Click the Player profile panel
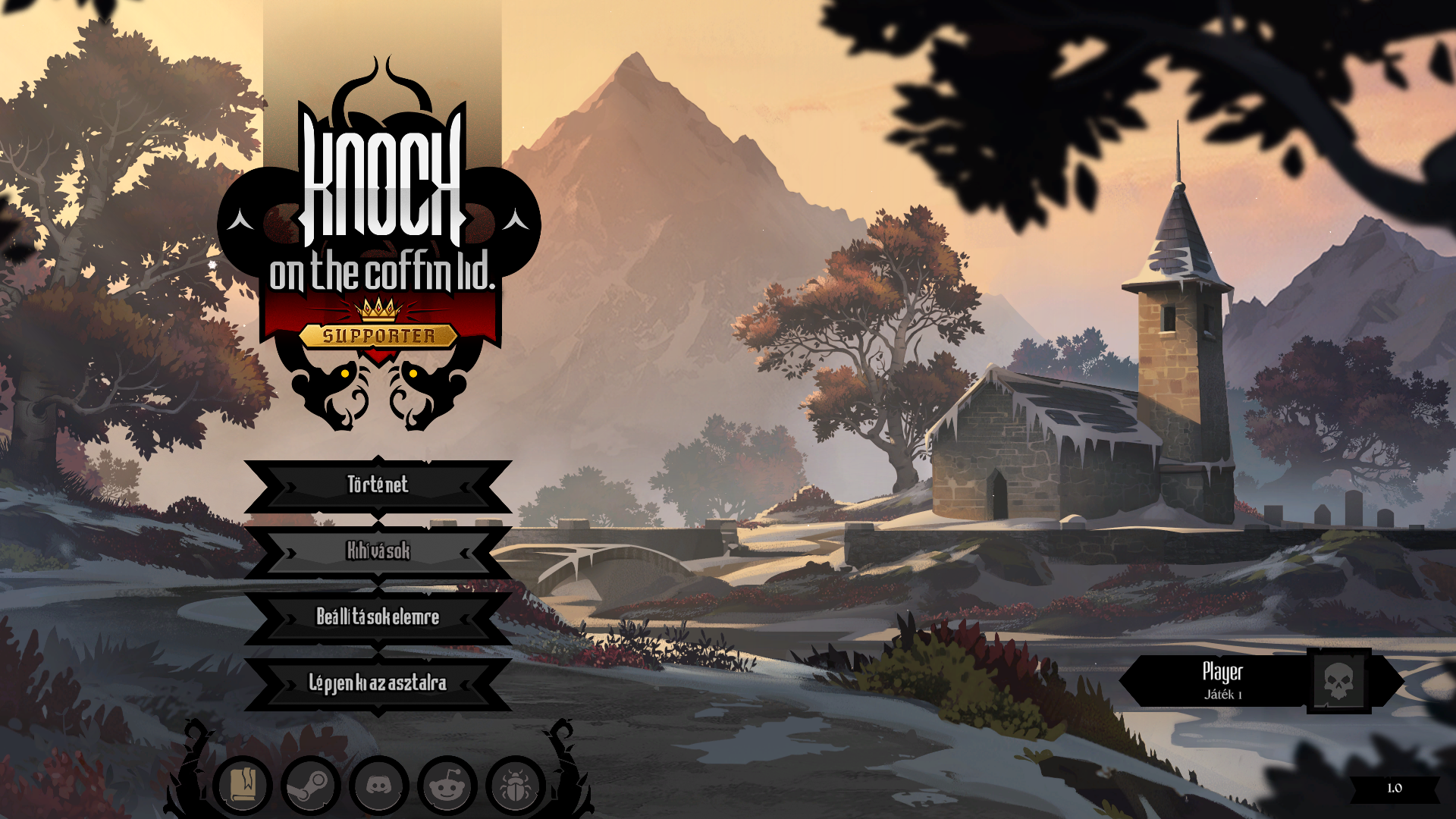Viewport: 1456px width, 819px height. [x=1221, y=681]
